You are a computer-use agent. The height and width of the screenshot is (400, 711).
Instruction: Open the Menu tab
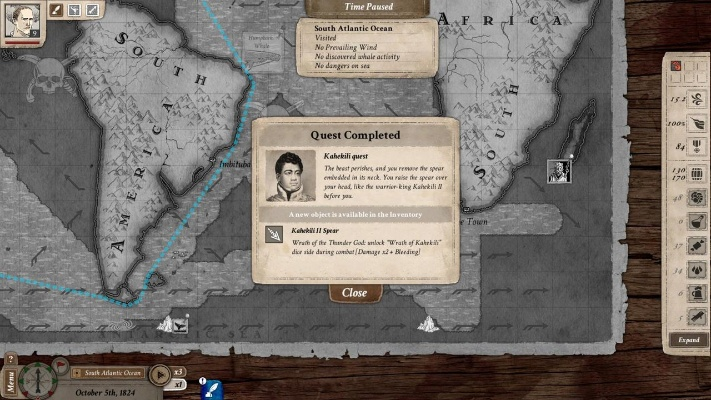pos(10,381)
